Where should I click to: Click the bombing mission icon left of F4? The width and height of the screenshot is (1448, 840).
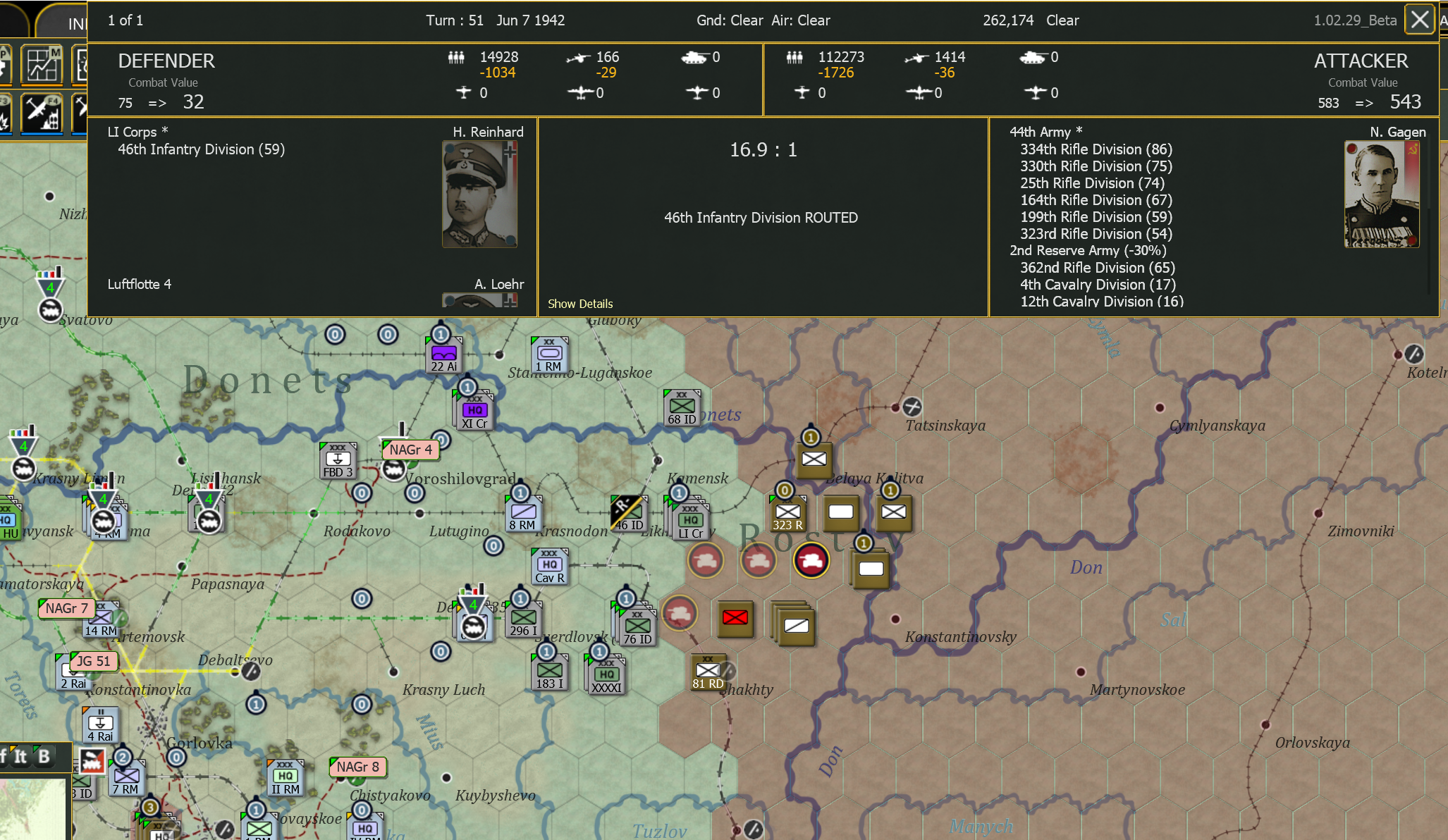pyautogui.click(x=4, y=113)
